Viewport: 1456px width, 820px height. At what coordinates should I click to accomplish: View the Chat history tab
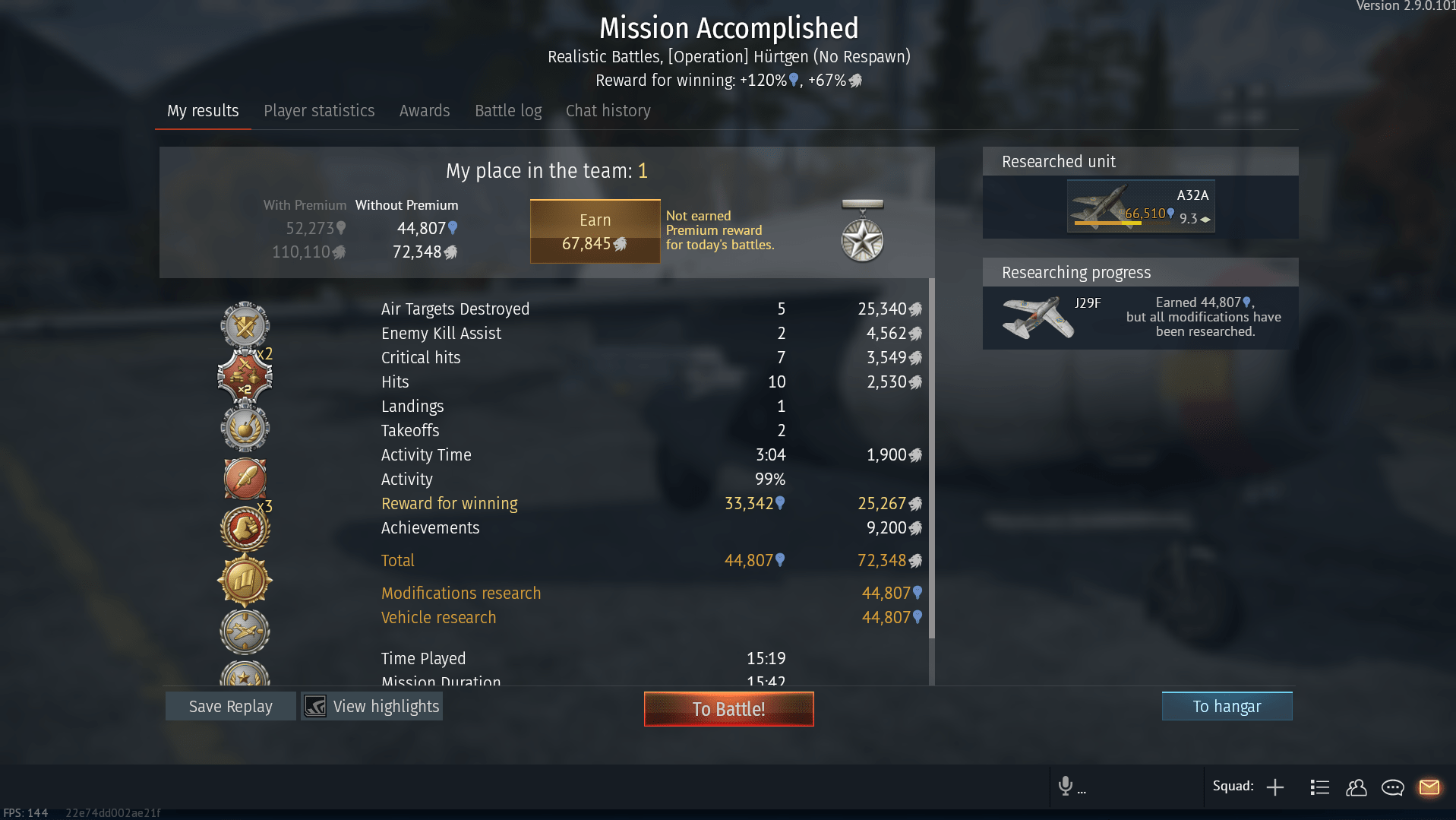tap(608, 110)
